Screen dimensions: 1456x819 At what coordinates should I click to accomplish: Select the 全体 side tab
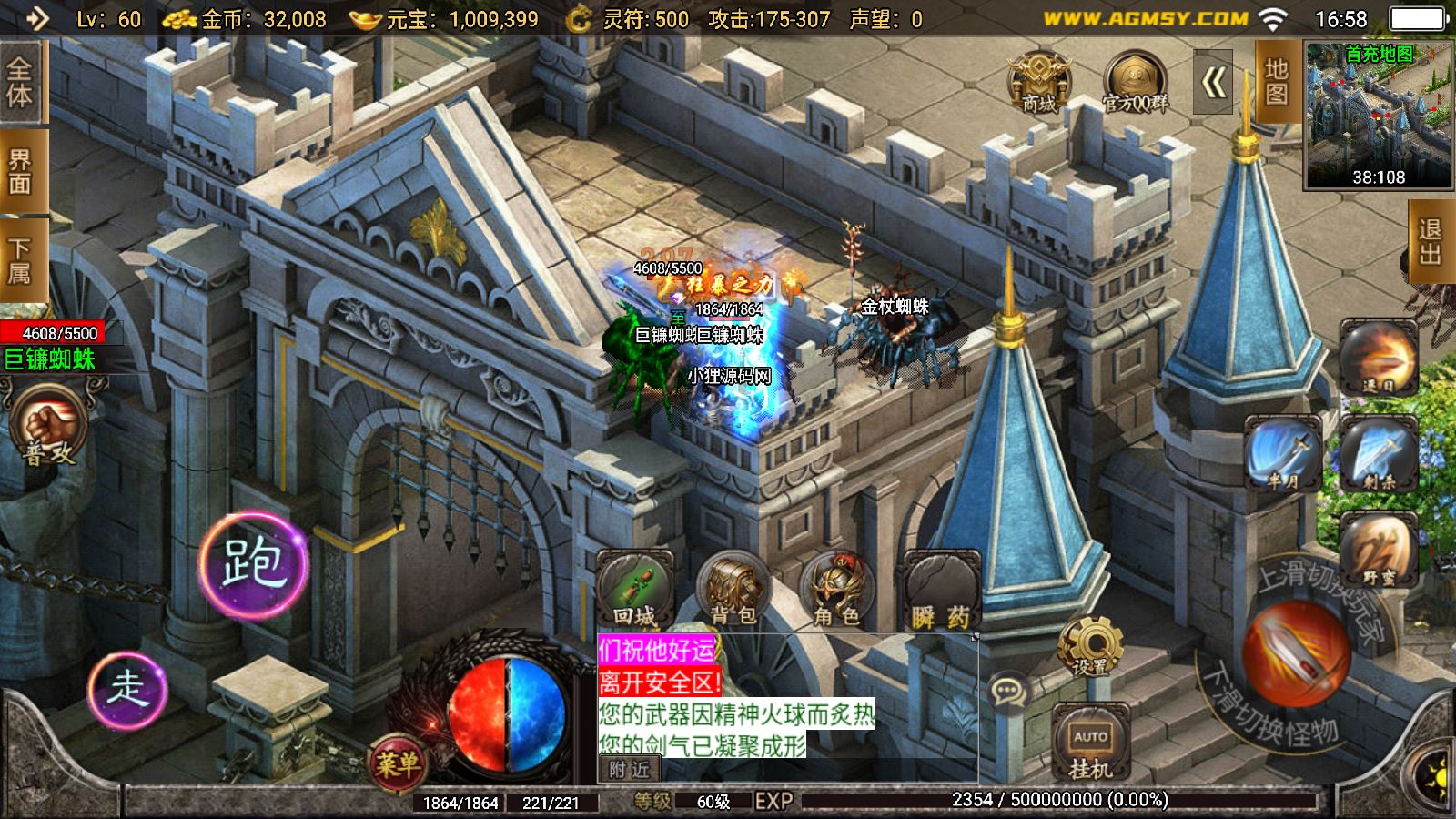20,84
